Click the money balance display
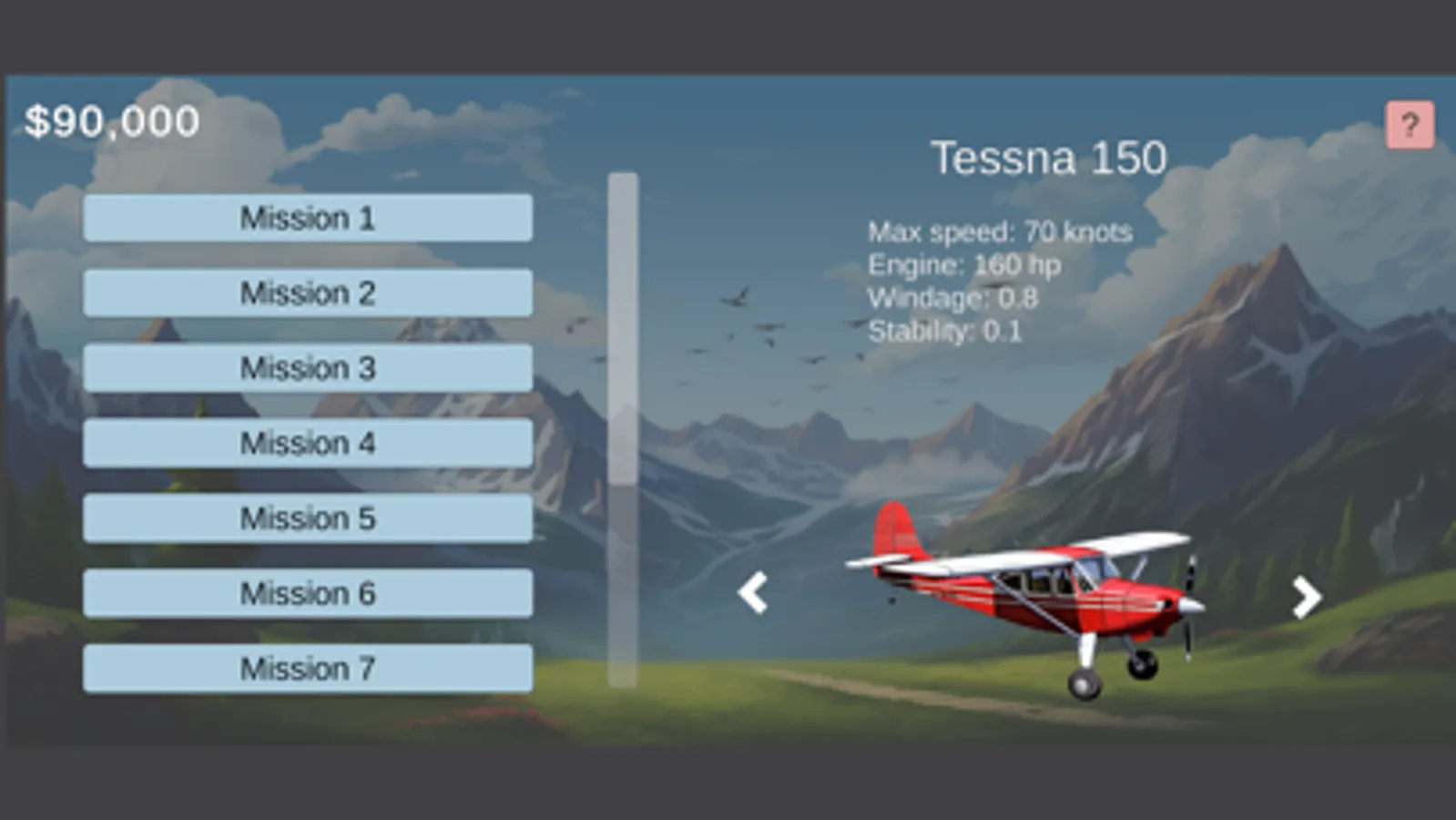 tap(111, 118)
